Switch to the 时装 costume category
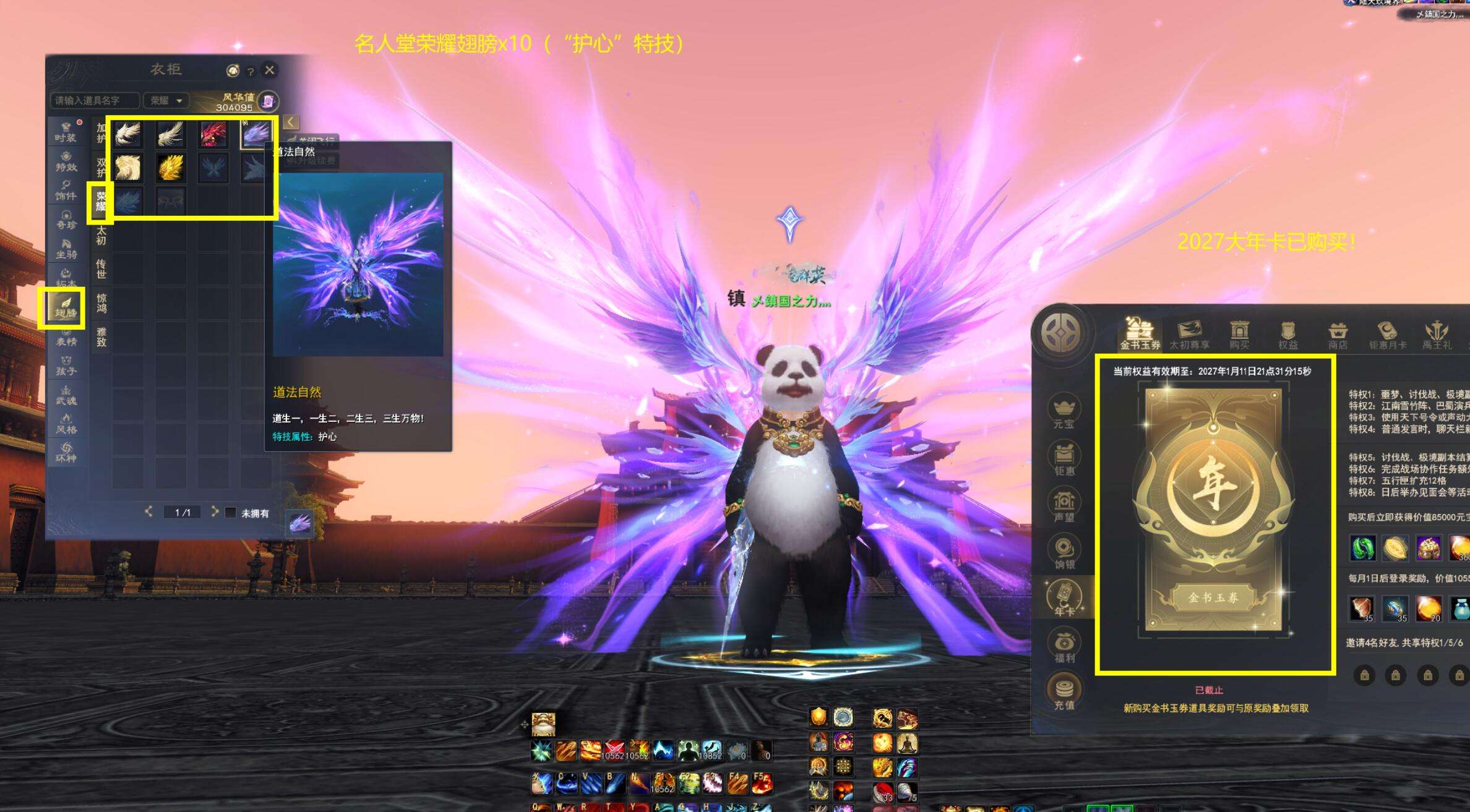The width and height of the screenshot is (1470, 812). [66, 132]
